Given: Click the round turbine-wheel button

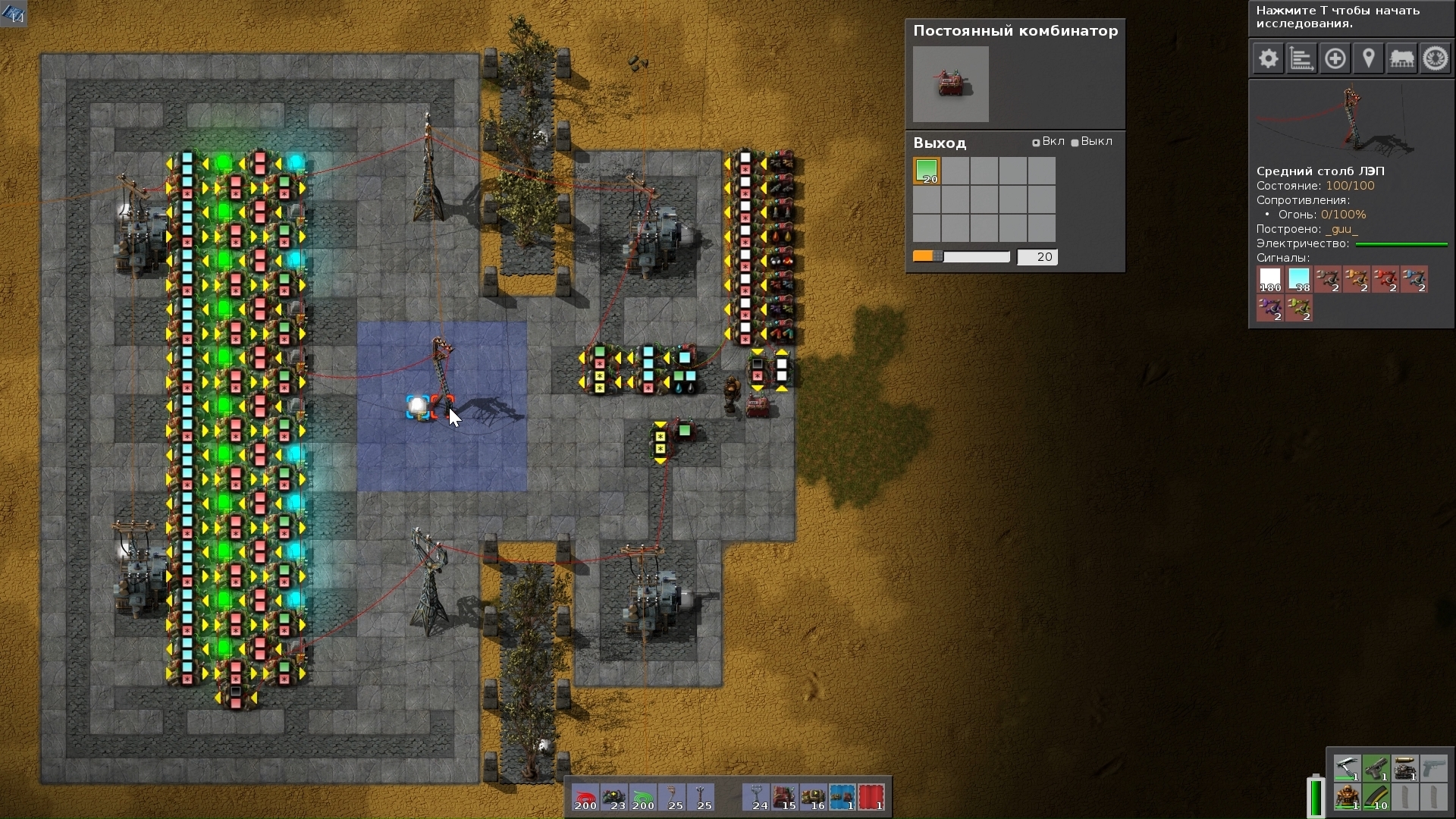Looking at the screenshot, I should tap(1435, 59).
